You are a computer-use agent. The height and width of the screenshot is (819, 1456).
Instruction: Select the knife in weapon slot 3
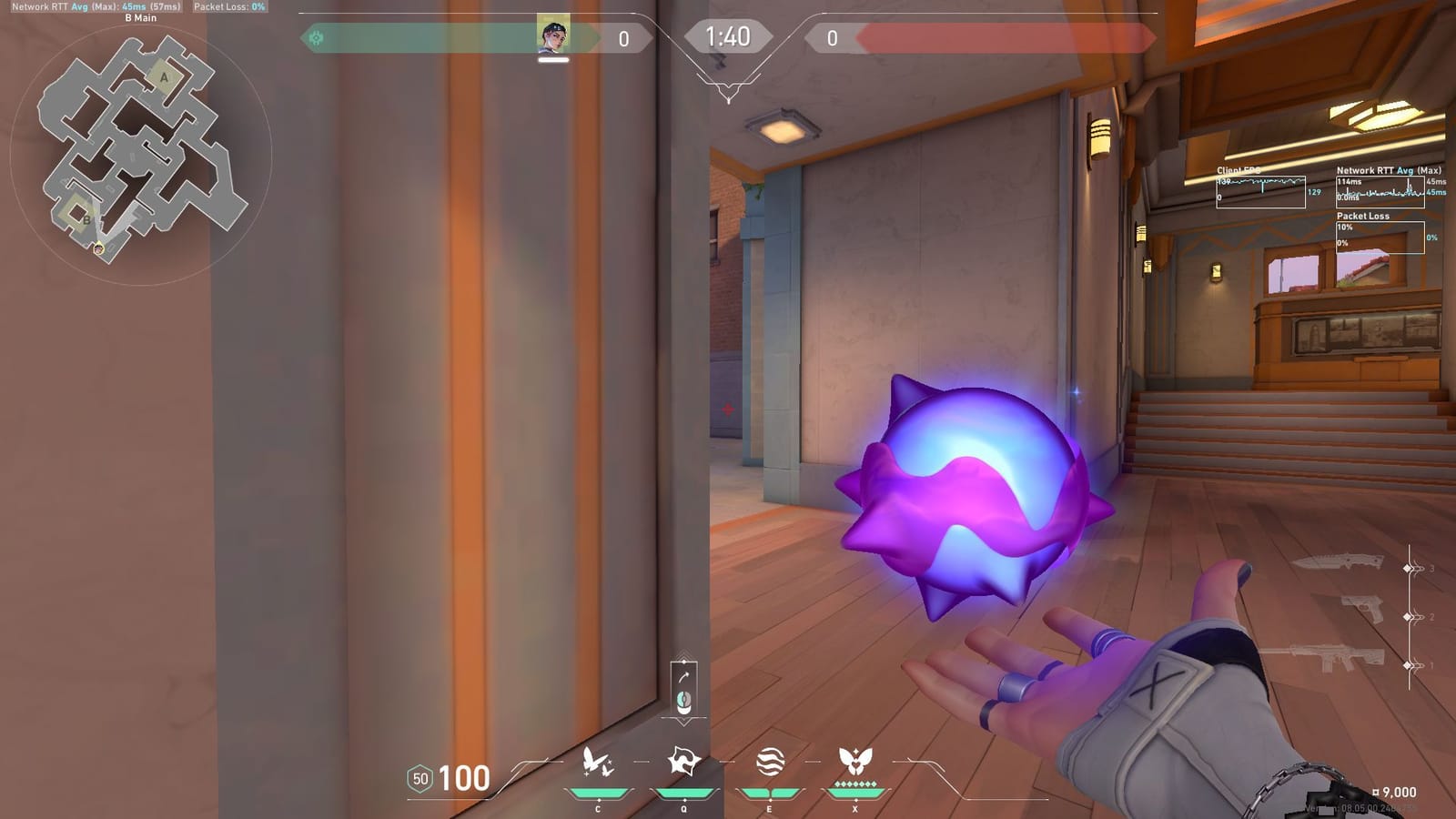tap(1338, 564)
